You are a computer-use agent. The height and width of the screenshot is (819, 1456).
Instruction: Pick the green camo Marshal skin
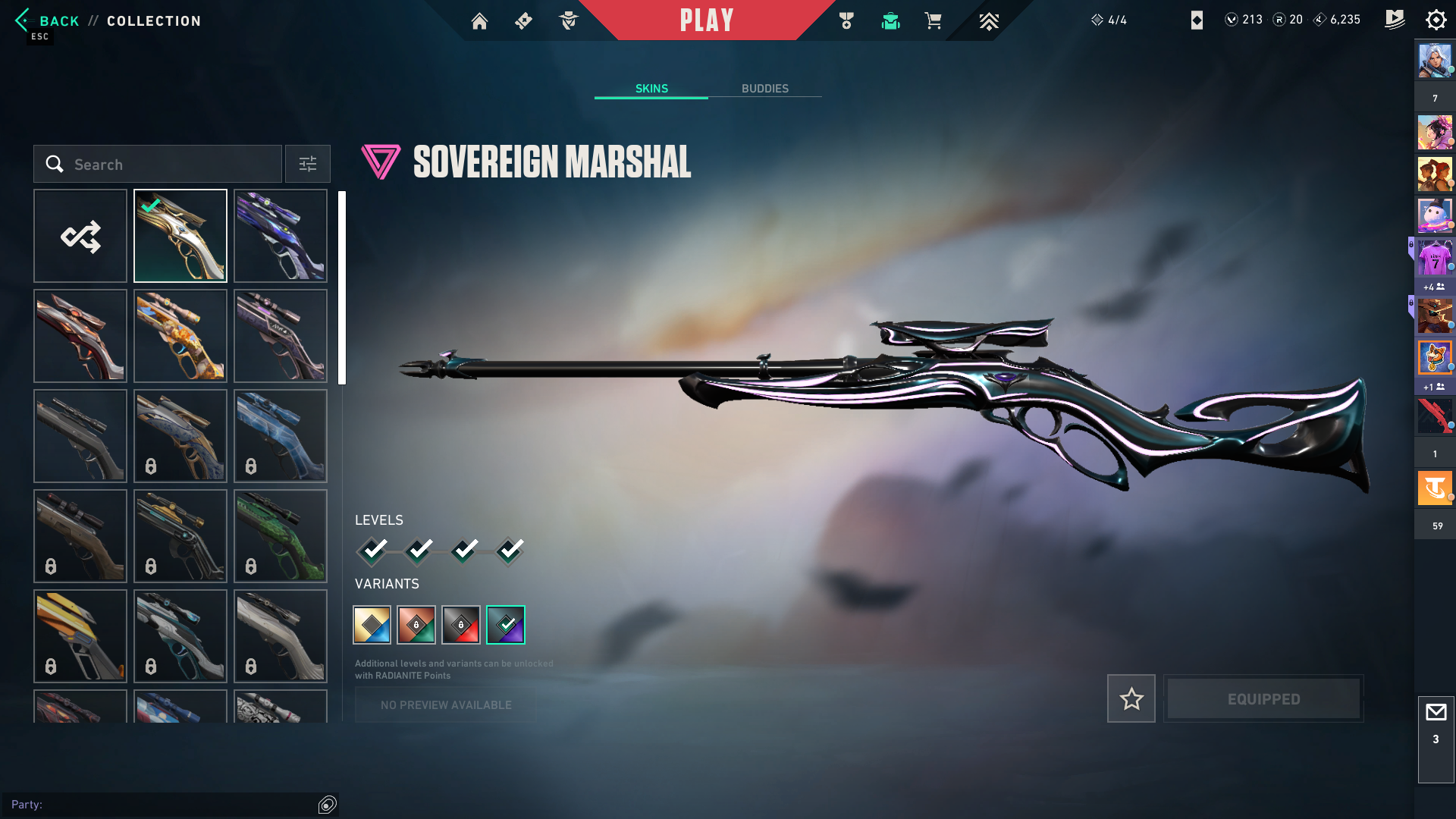point(281,536)
